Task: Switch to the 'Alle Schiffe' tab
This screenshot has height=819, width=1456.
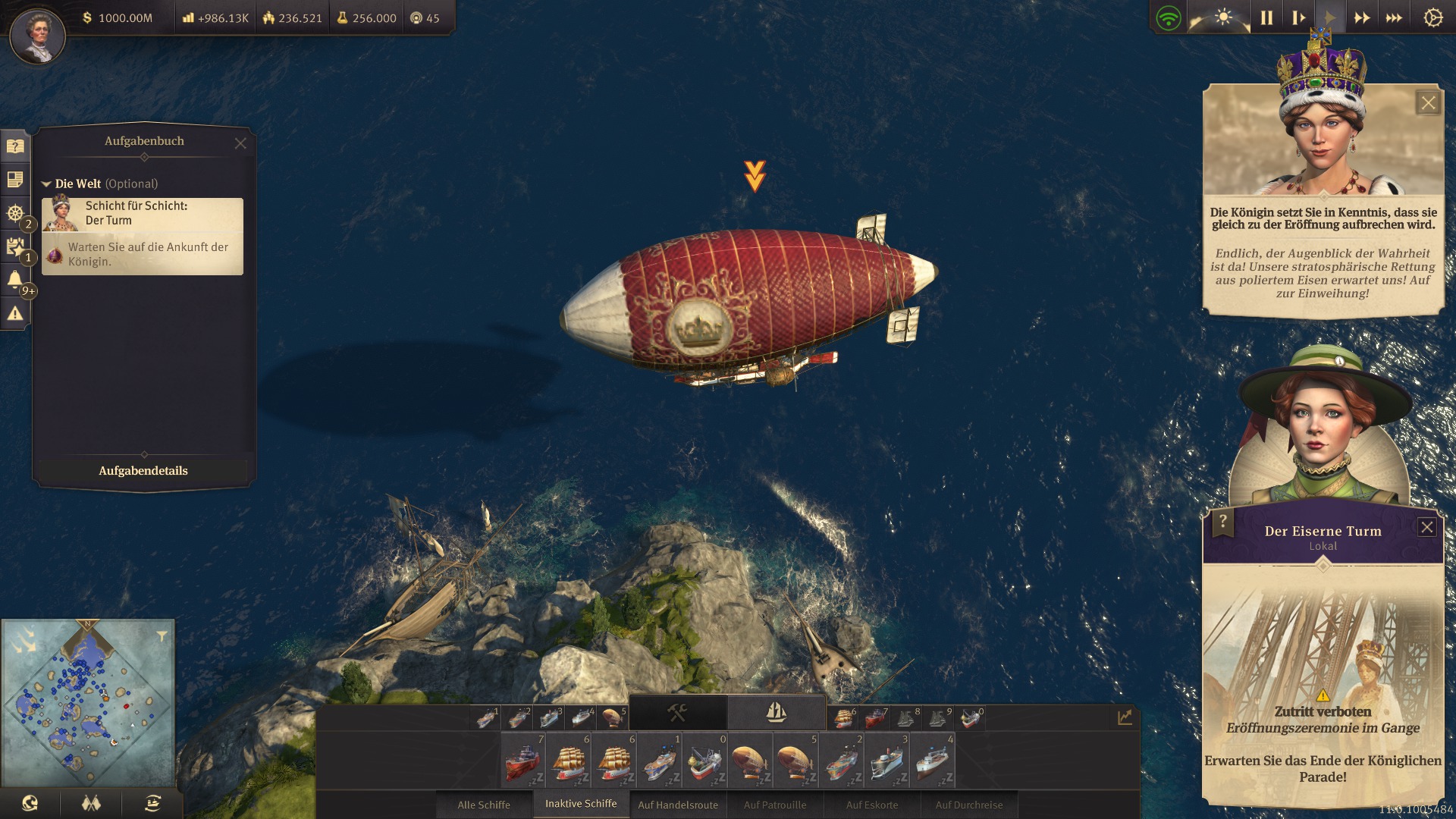Action: [x=484, y=805]
